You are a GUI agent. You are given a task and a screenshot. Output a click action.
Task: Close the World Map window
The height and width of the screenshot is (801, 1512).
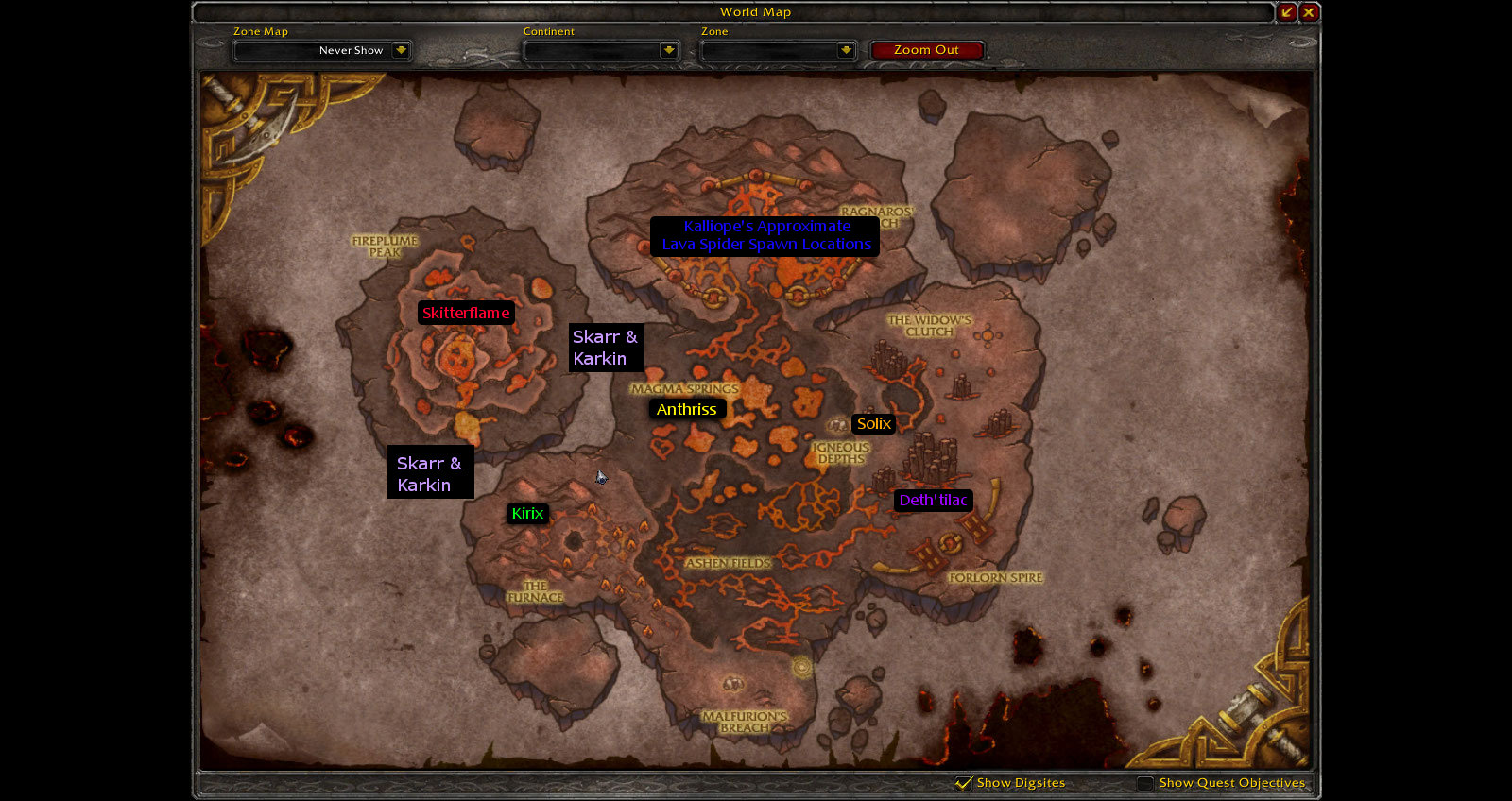pos(1311,12)
